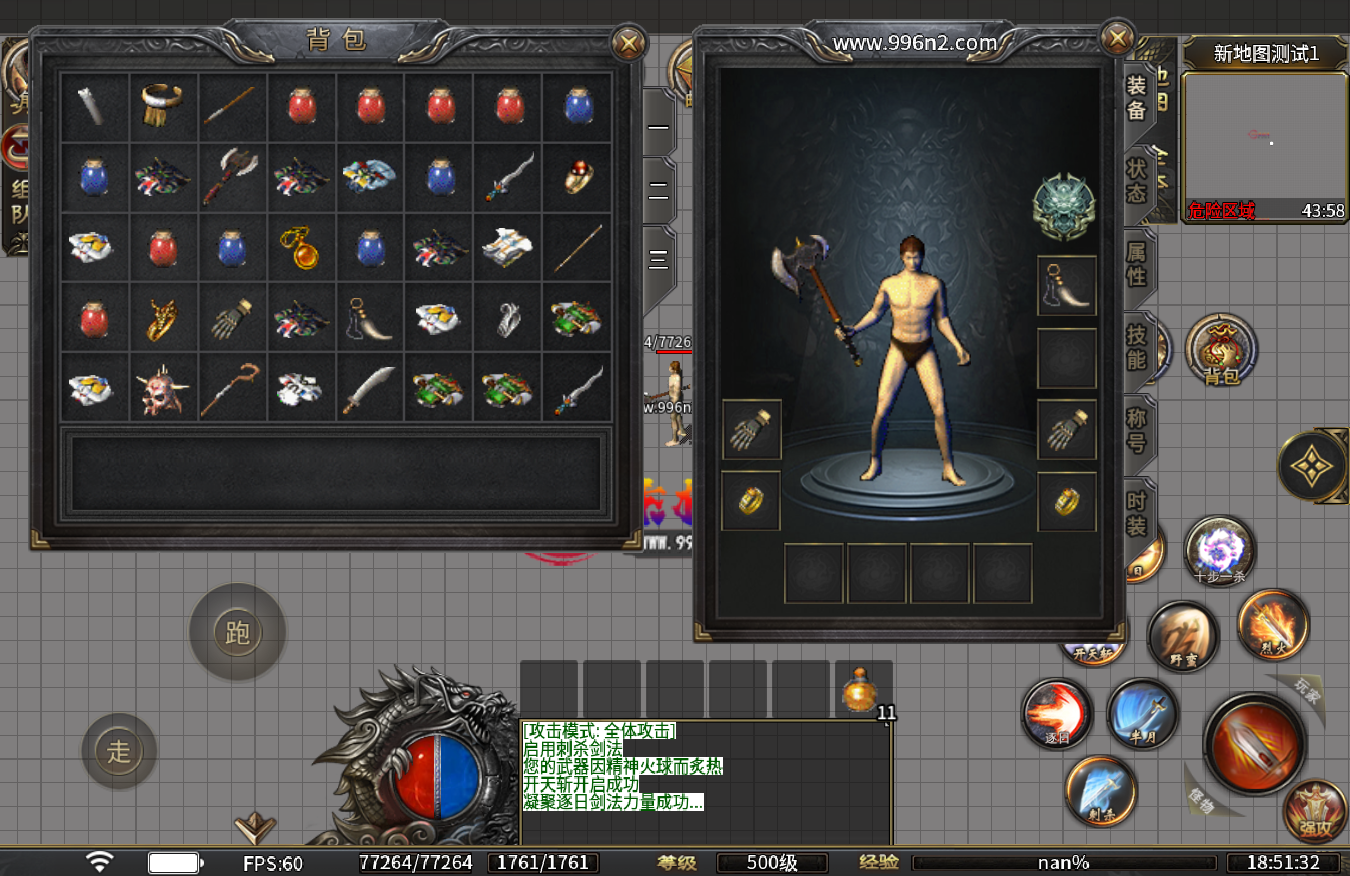Close the 背包 backpack window
The image size is (1350, 876).
[x=628, y=43]
